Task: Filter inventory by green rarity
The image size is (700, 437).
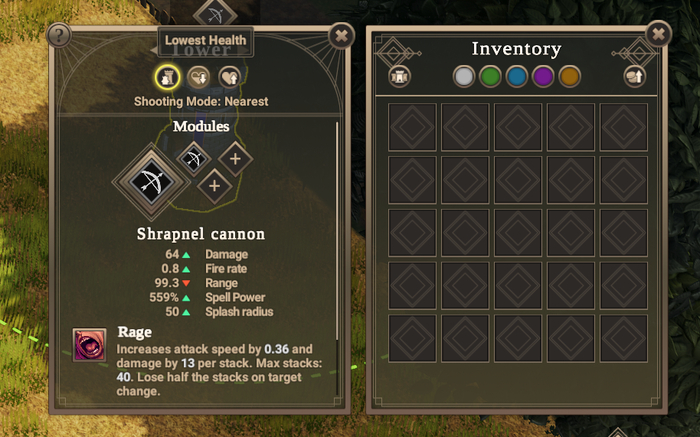Action: tap(490, 76)
